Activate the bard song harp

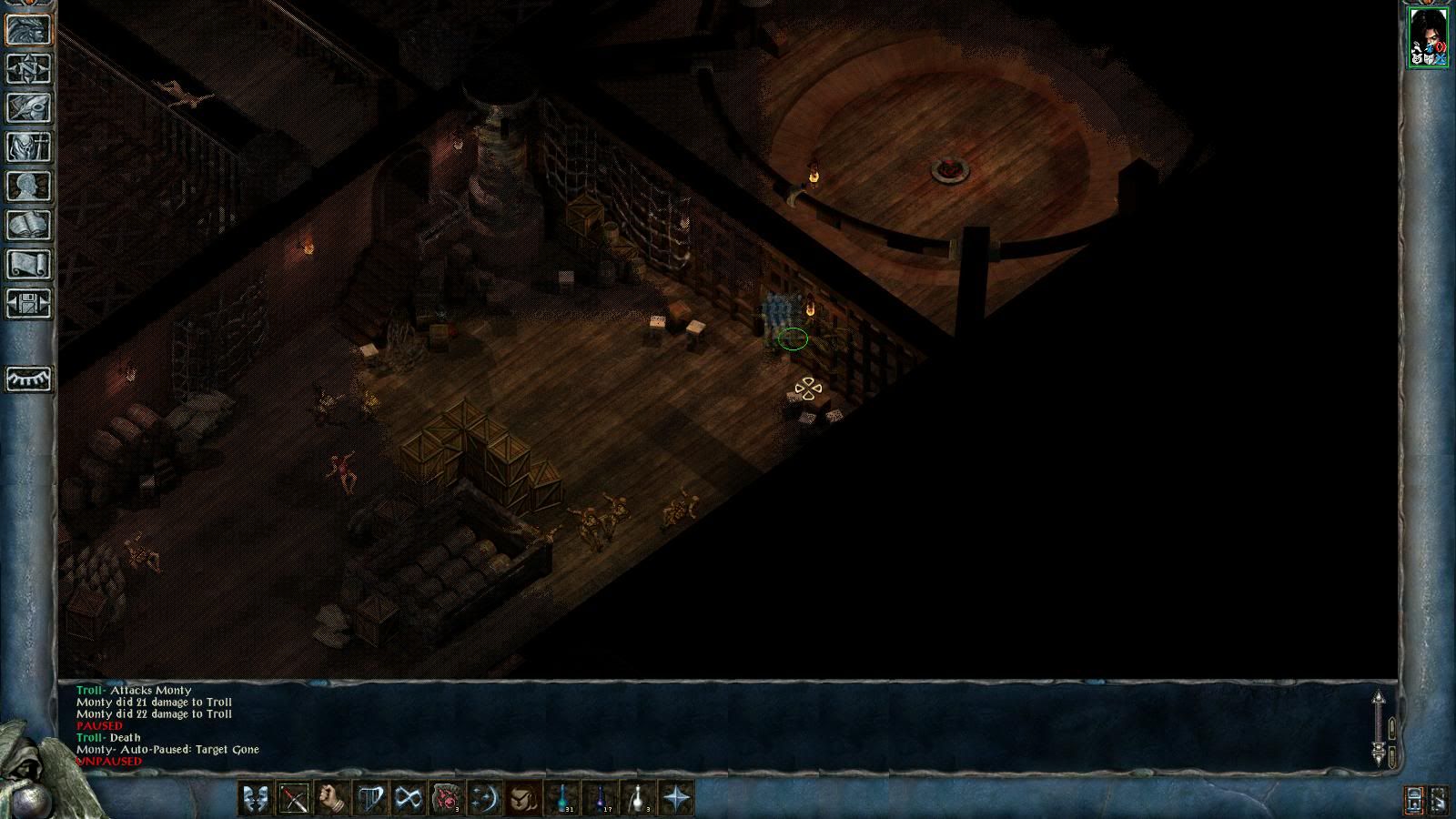(x=370, y=799)
